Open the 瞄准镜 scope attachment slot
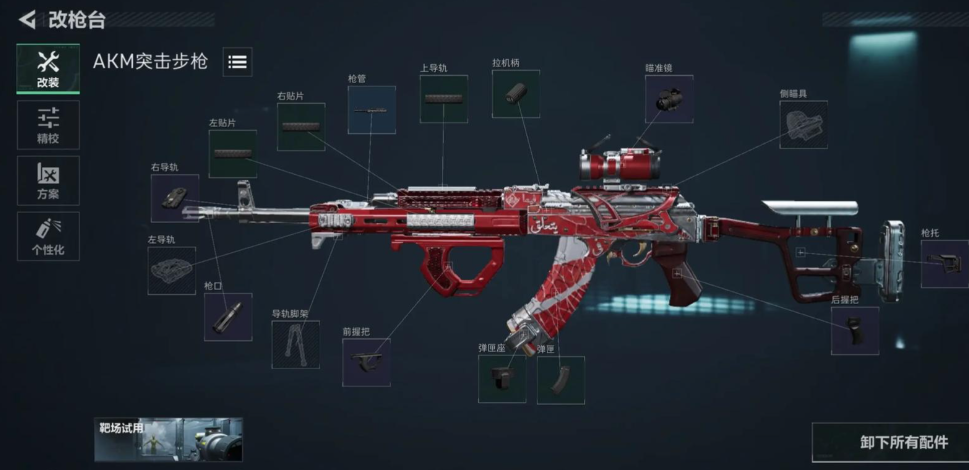Viewport: 969px width, 470px height. tap(668, 99)
